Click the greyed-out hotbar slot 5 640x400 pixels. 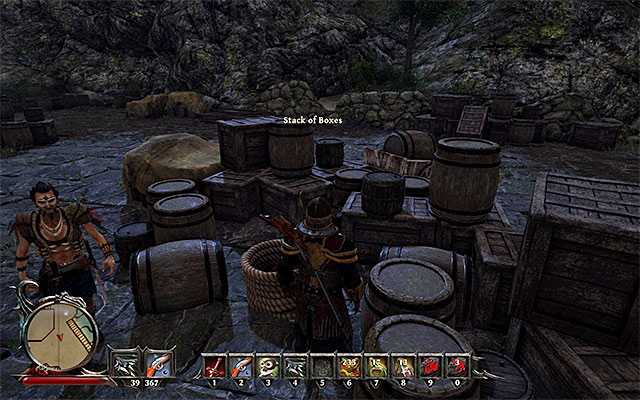(x=321, y=364)
